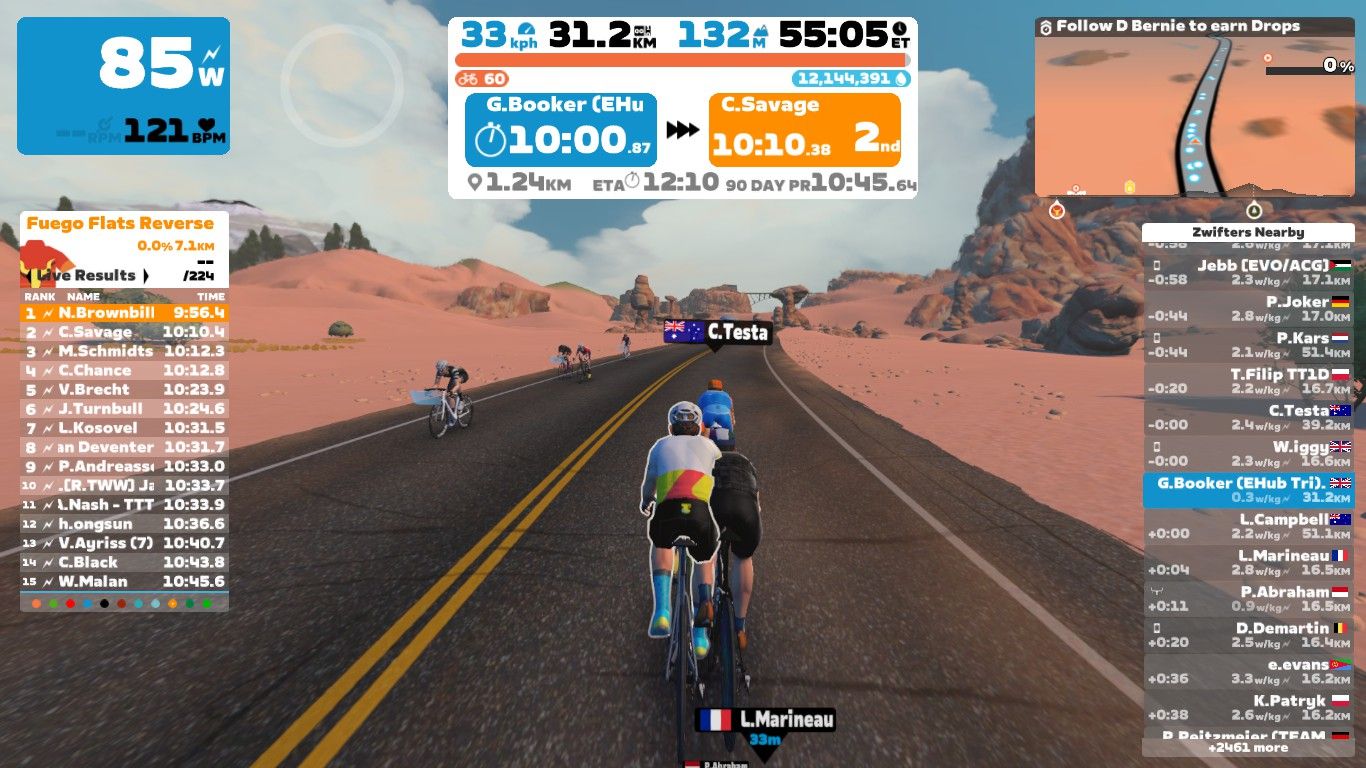Choose D.Demartin from Zwifters Nearby
This screenshot has height=768, width=1366.
[1248, 635]
